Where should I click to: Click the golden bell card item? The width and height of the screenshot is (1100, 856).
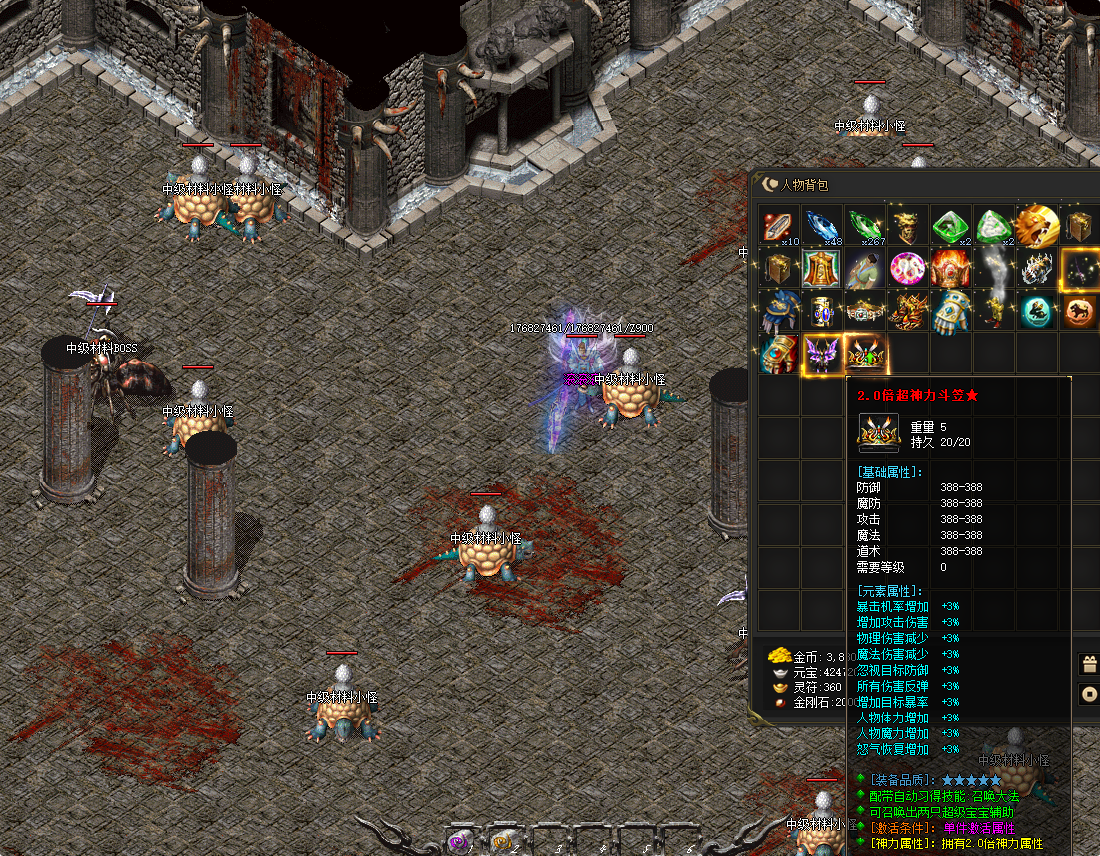[822, 269]
